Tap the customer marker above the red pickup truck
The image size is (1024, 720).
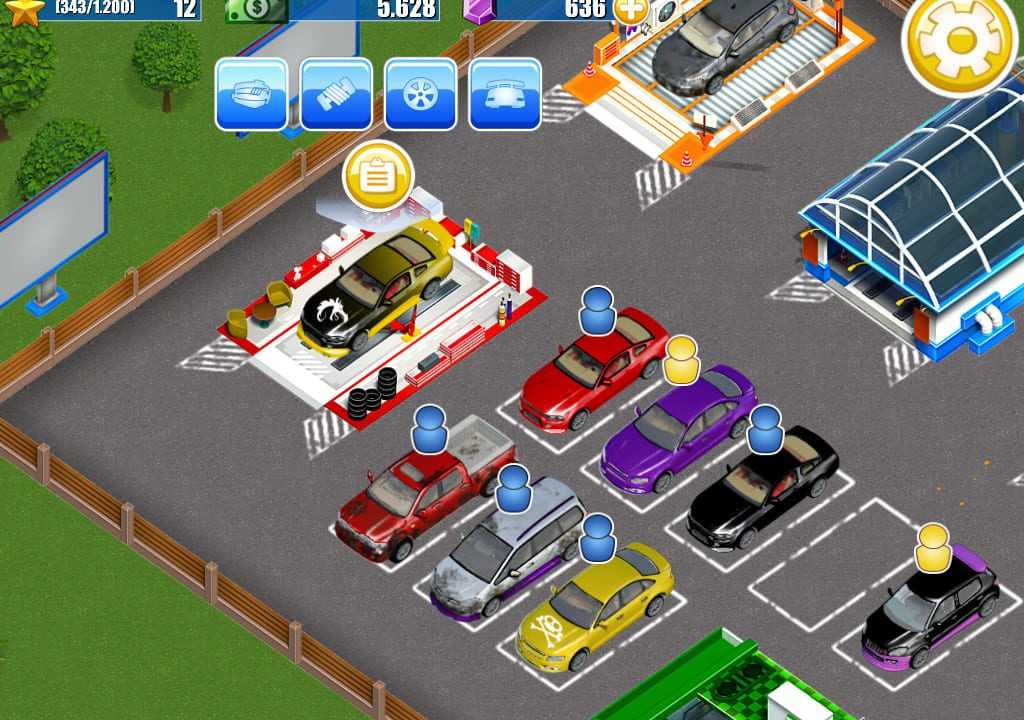point(429,429)
